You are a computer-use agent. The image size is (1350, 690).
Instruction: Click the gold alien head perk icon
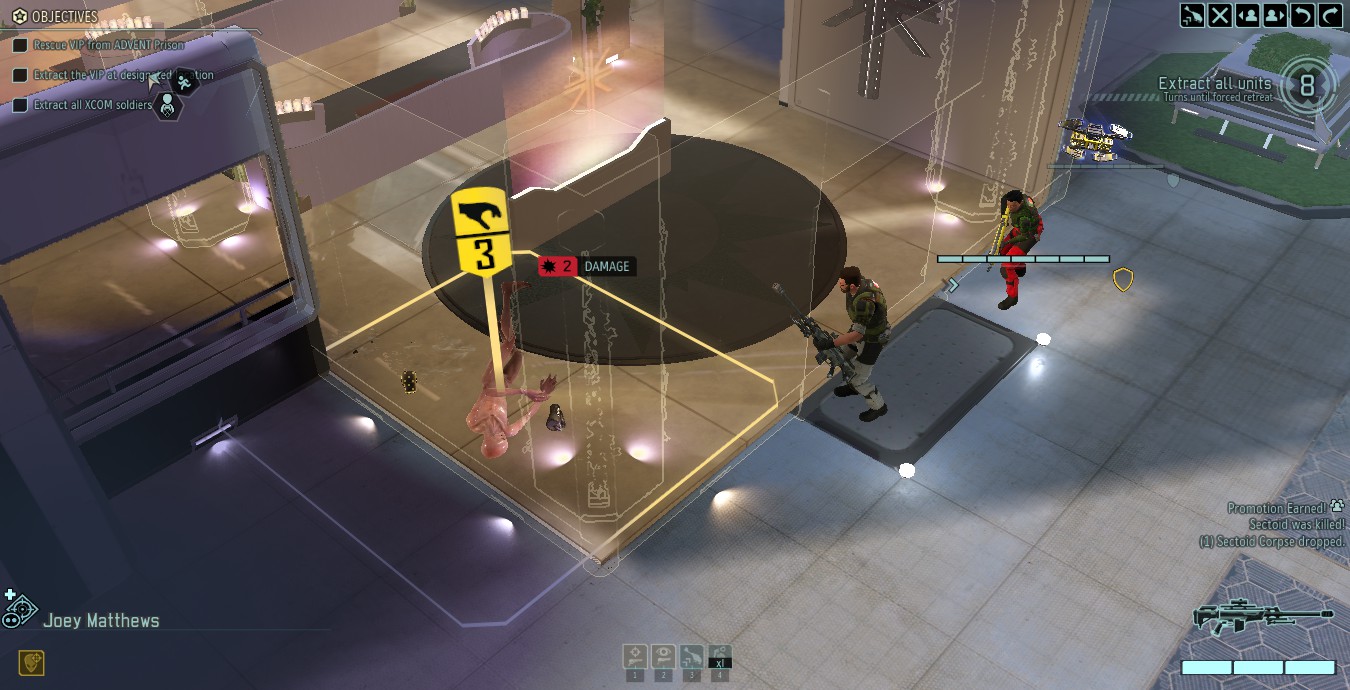point(31,662)
